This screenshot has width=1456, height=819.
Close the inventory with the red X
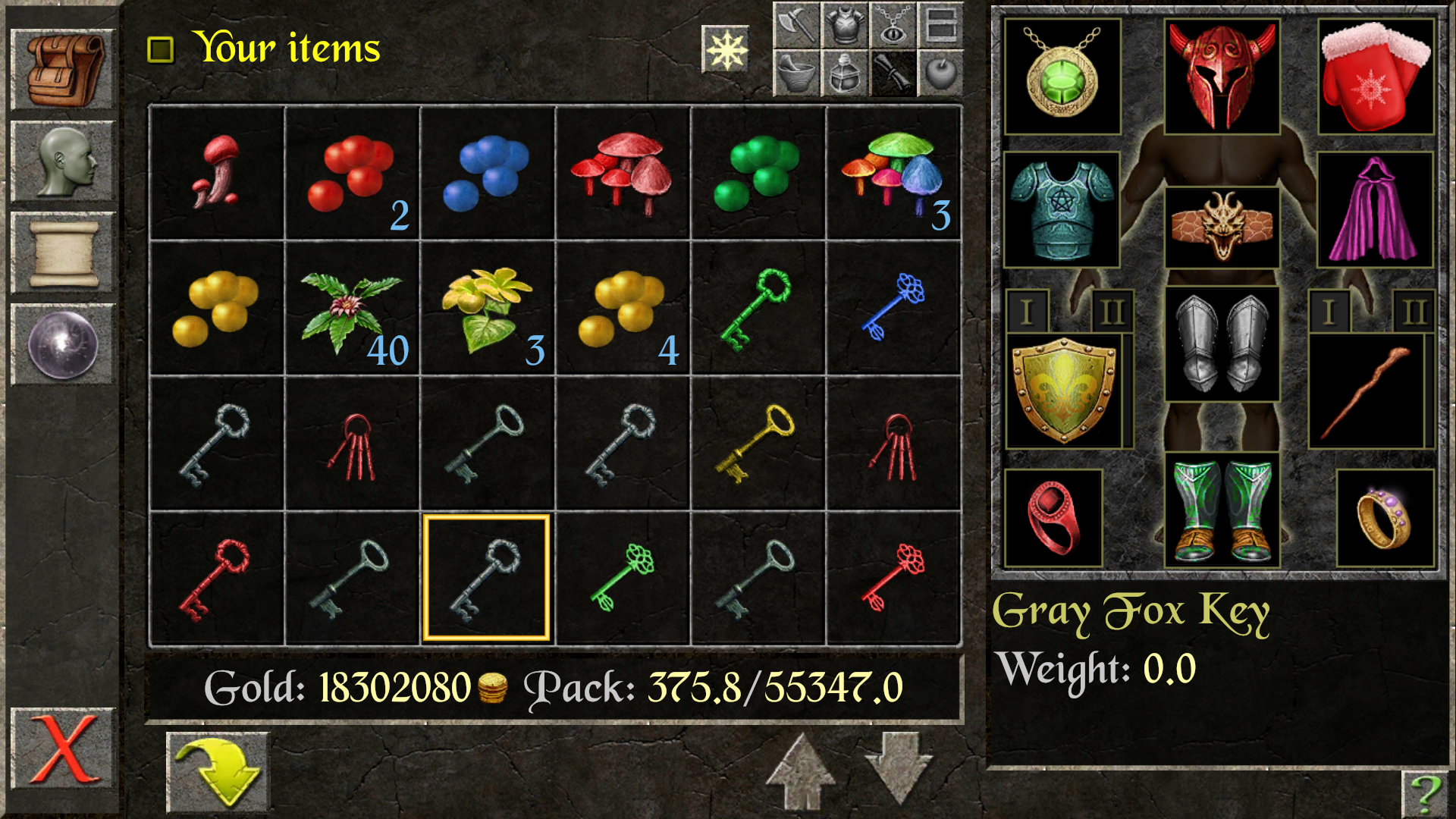64,749
